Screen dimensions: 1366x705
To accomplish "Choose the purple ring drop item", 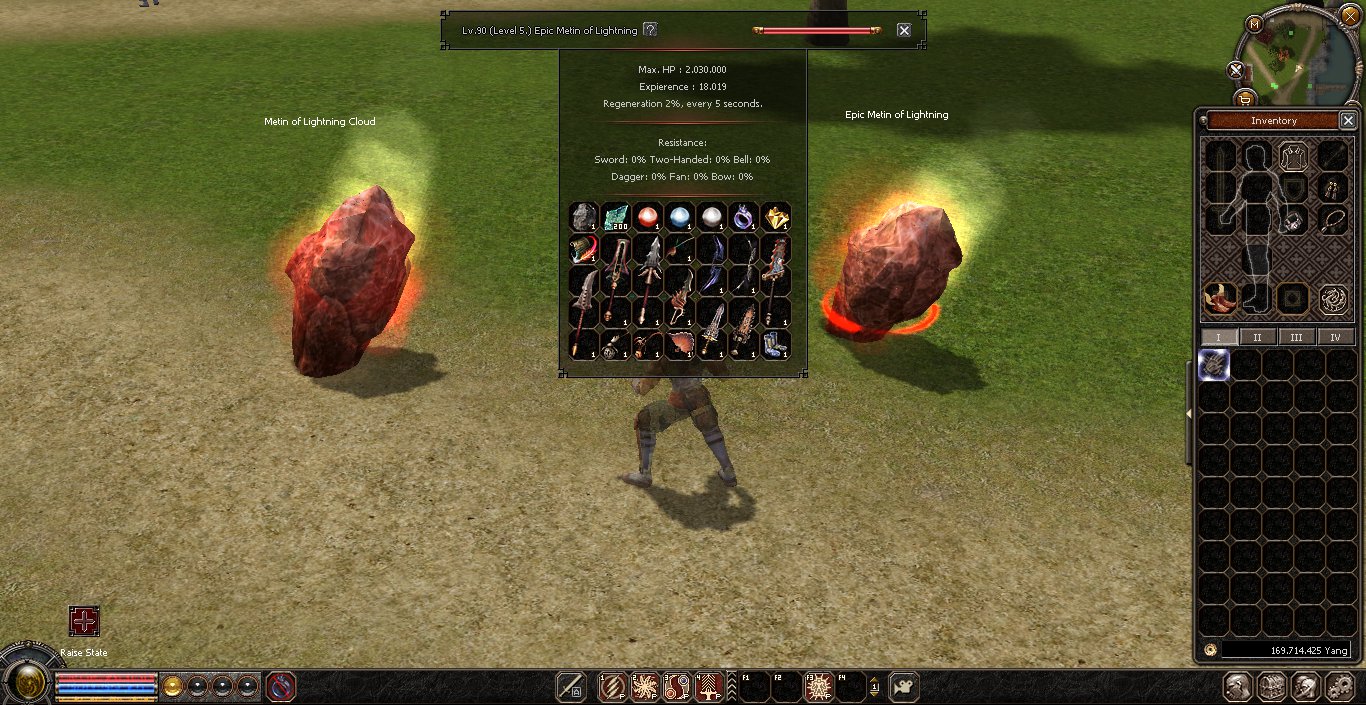I will pos(744,216).
